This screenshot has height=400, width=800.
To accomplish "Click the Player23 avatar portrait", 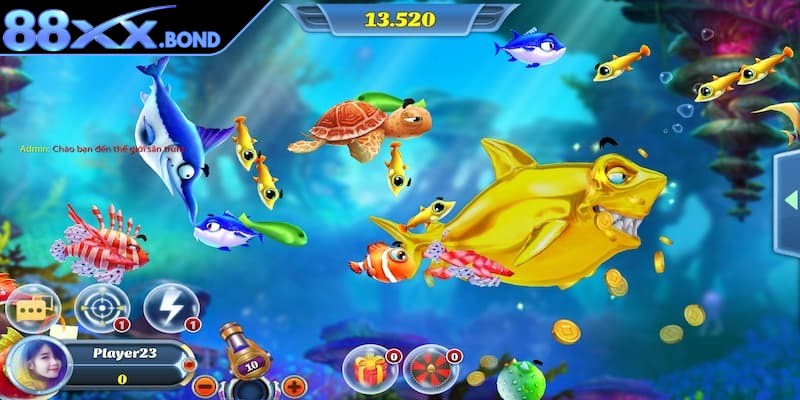I will click(x=38, y=363).
